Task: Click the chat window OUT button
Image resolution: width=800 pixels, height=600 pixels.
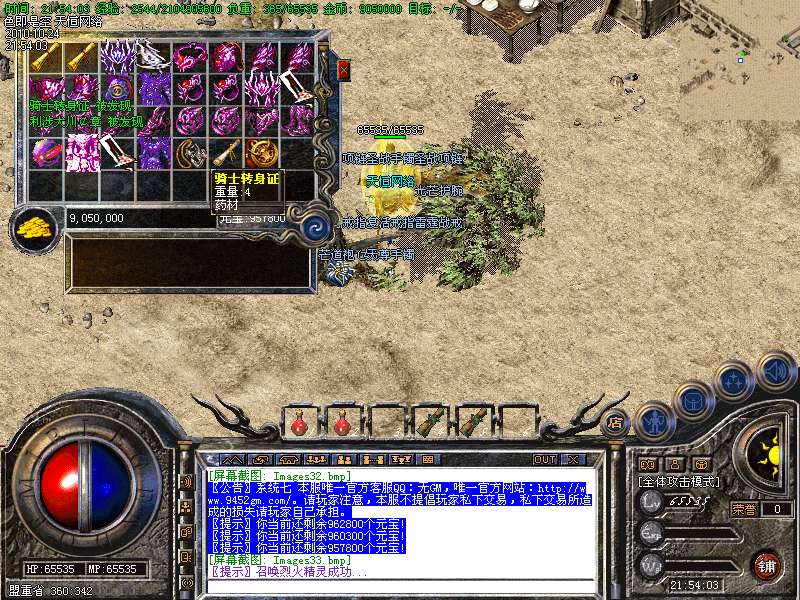Action: click(x=545, y=459)
